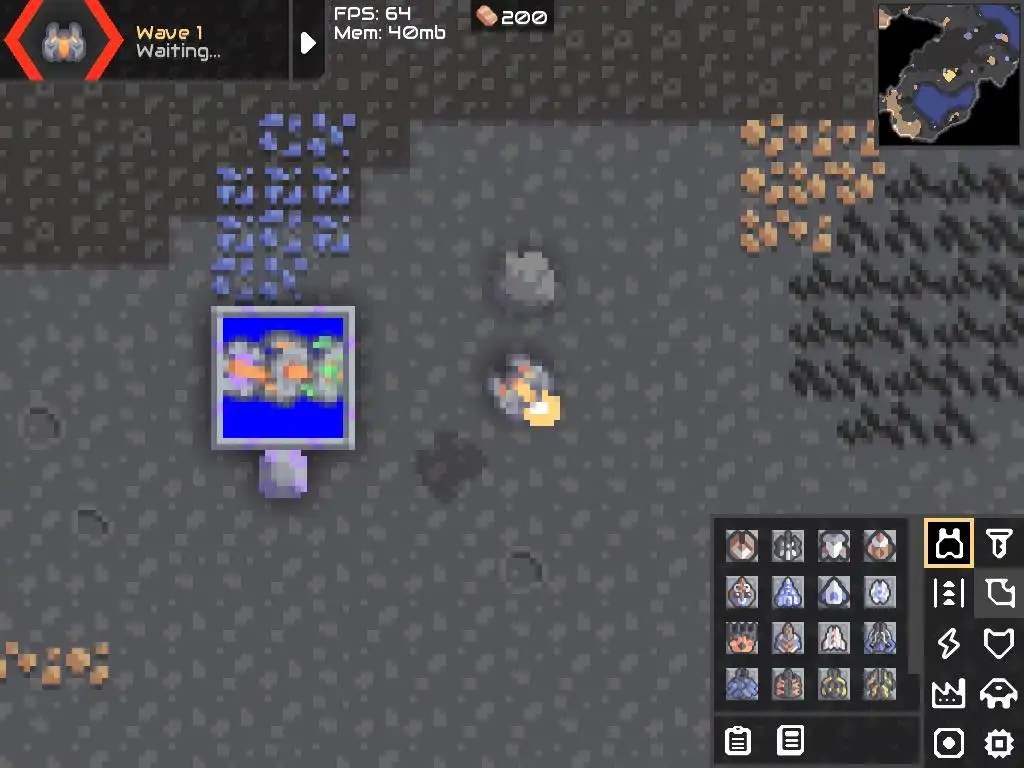Click the clipboard icon below the block grid
The height and width of the screenshot is (768, 1024).
point(738,741)
